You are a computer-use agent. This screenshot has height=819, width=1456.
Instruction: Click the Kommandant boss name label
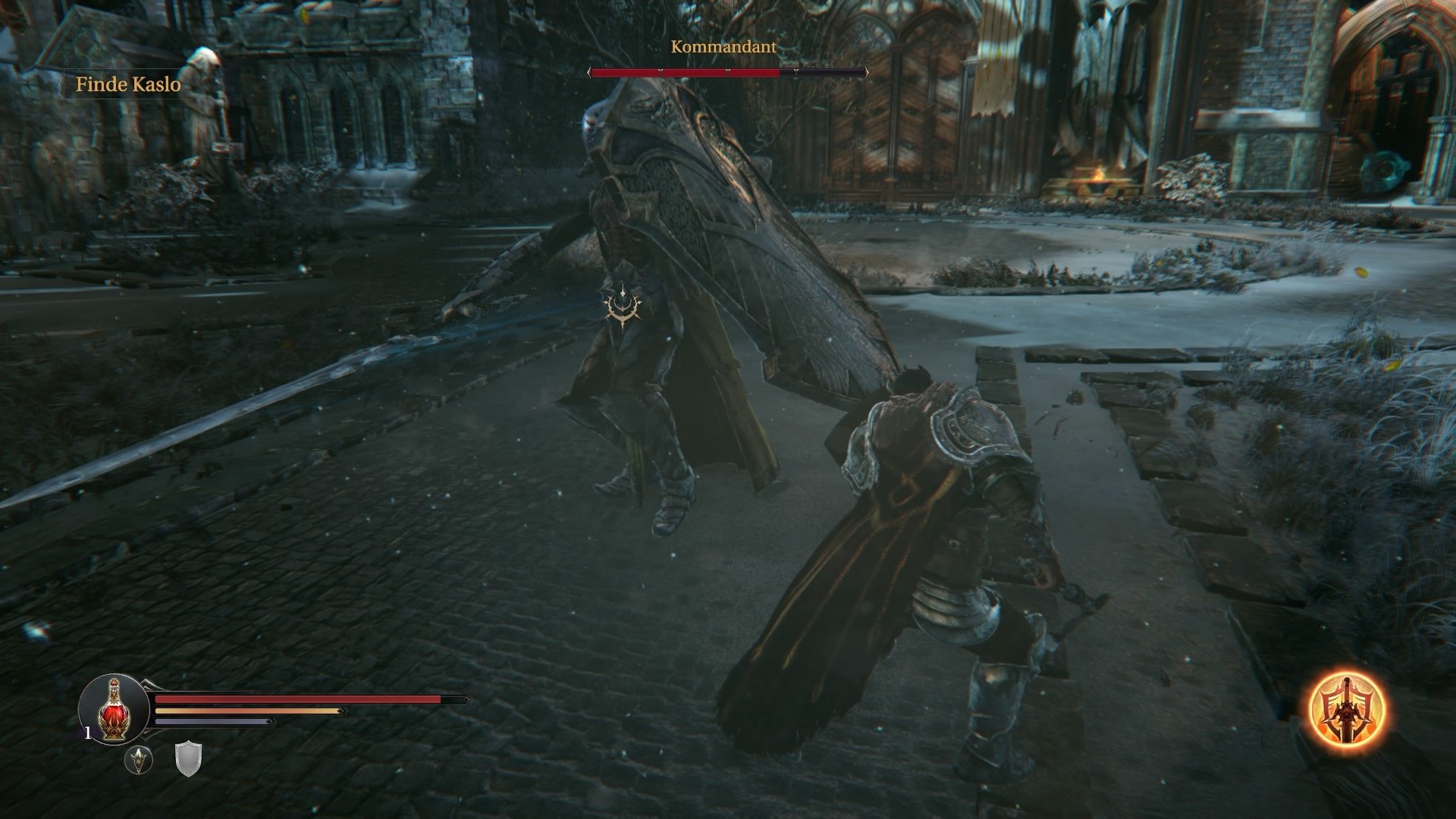tap(723, 47)
